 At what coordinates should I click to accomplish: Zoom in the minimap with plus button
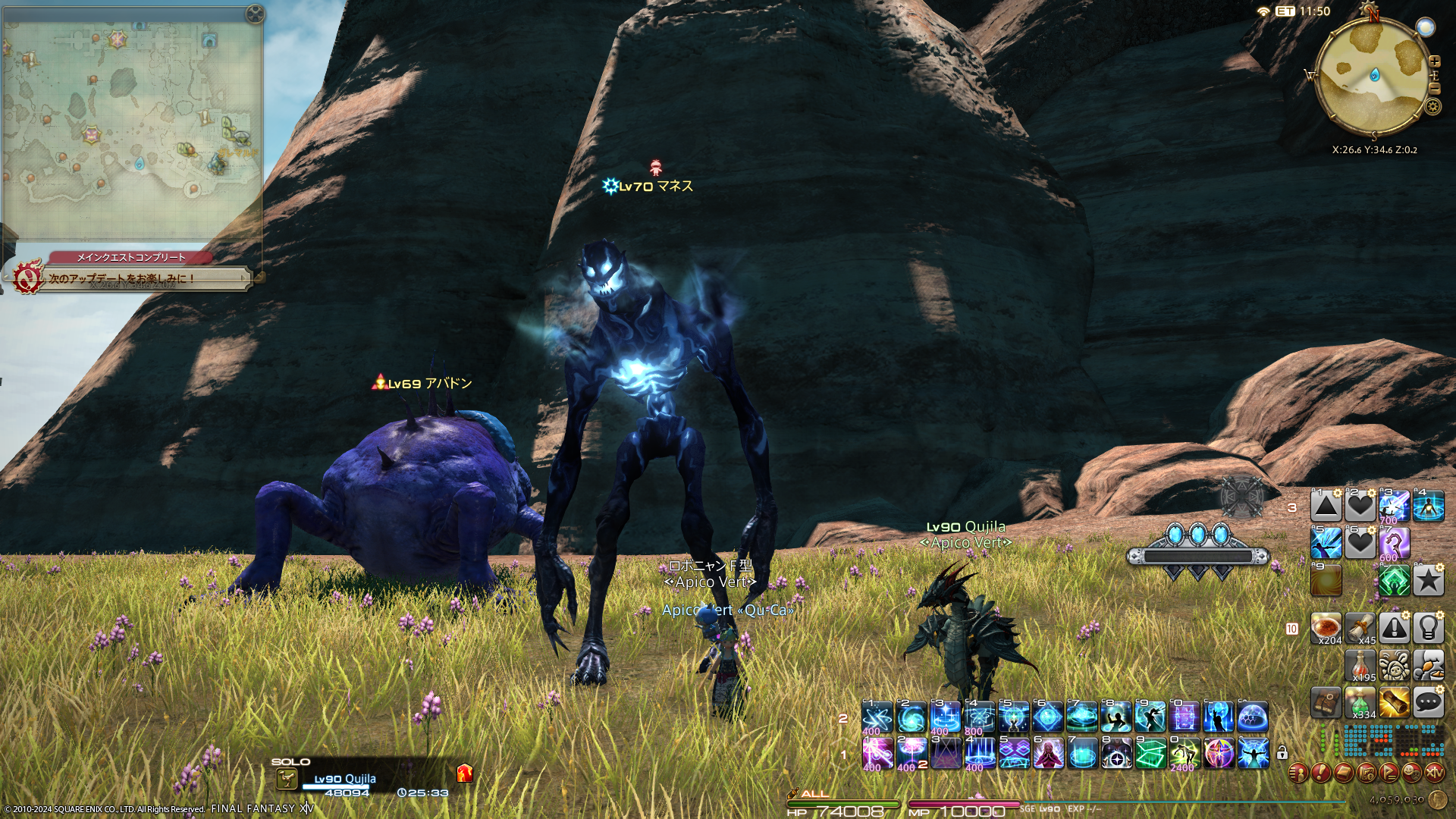click(1434, 61)
